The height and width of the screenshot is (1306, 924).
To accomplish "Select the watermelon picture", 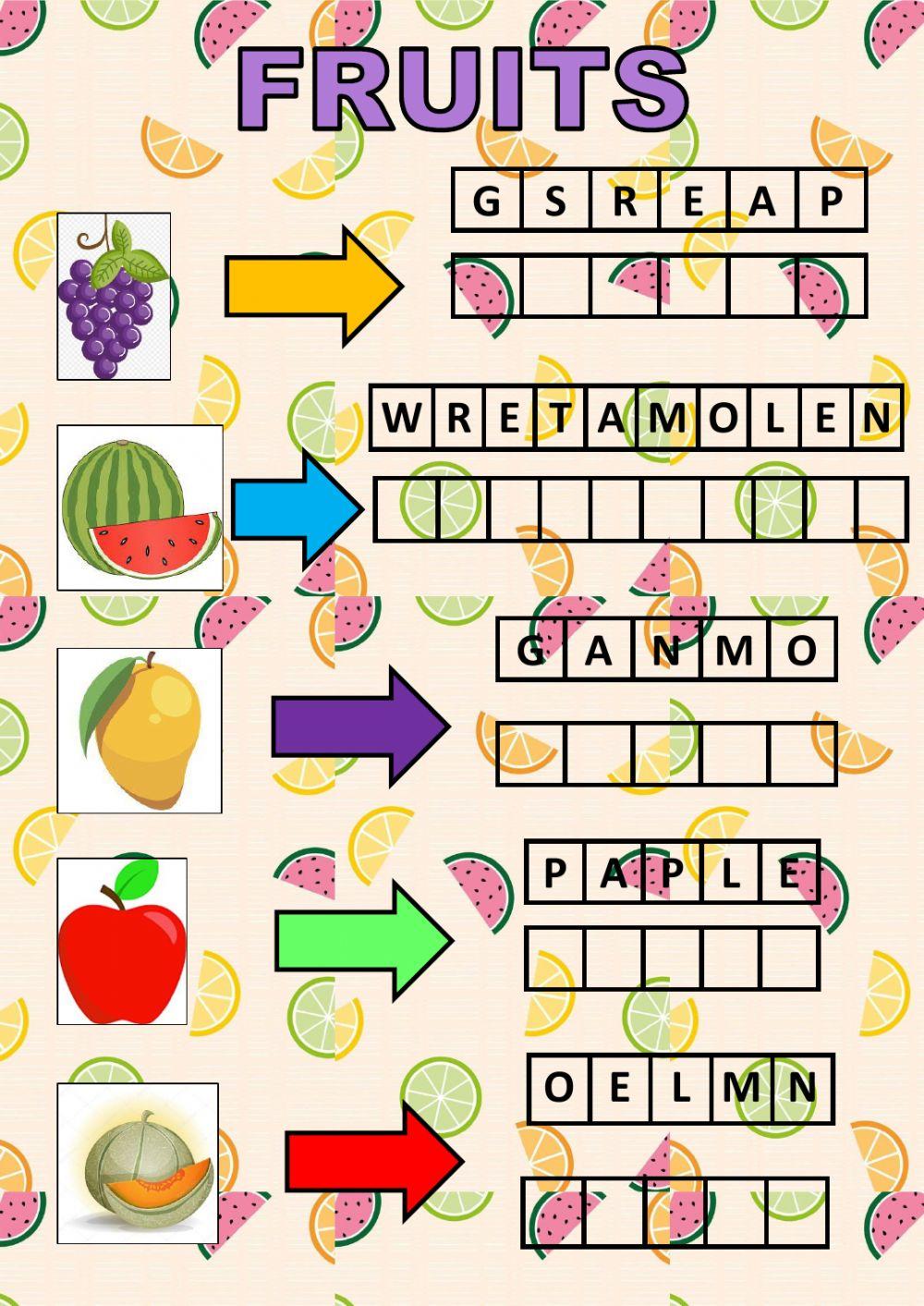I will pos(140,508).
